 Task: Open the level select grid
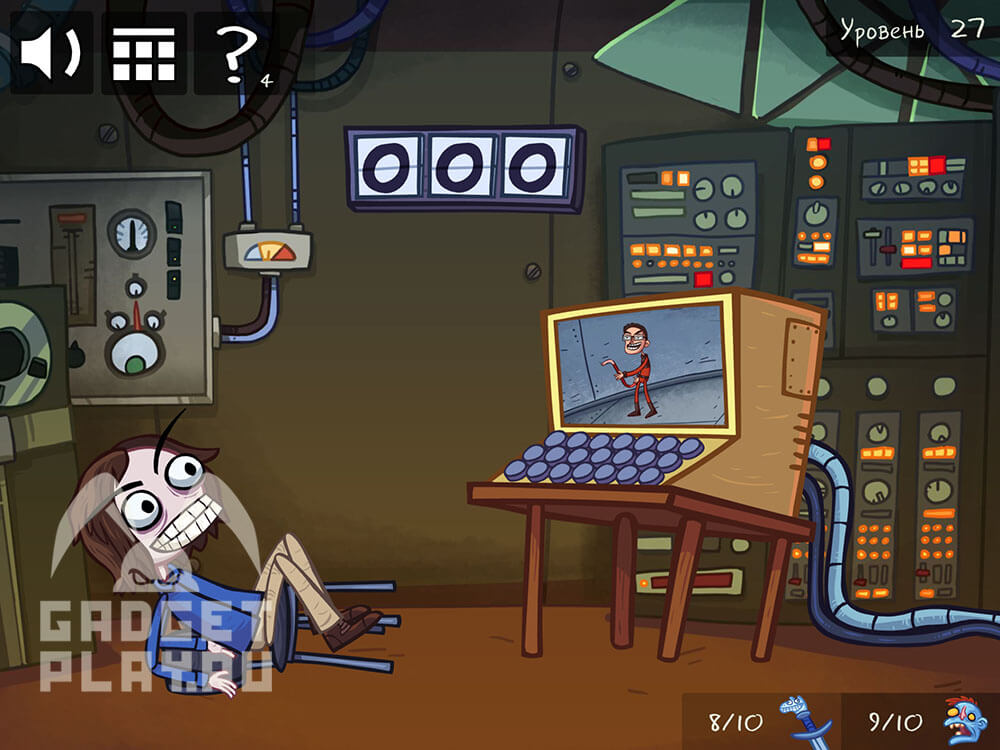(x=143, y=52)
